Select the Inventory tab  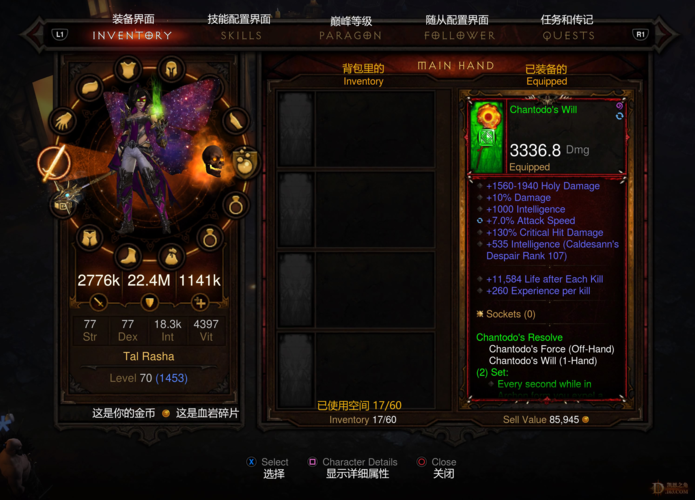[x=132, y=35]
